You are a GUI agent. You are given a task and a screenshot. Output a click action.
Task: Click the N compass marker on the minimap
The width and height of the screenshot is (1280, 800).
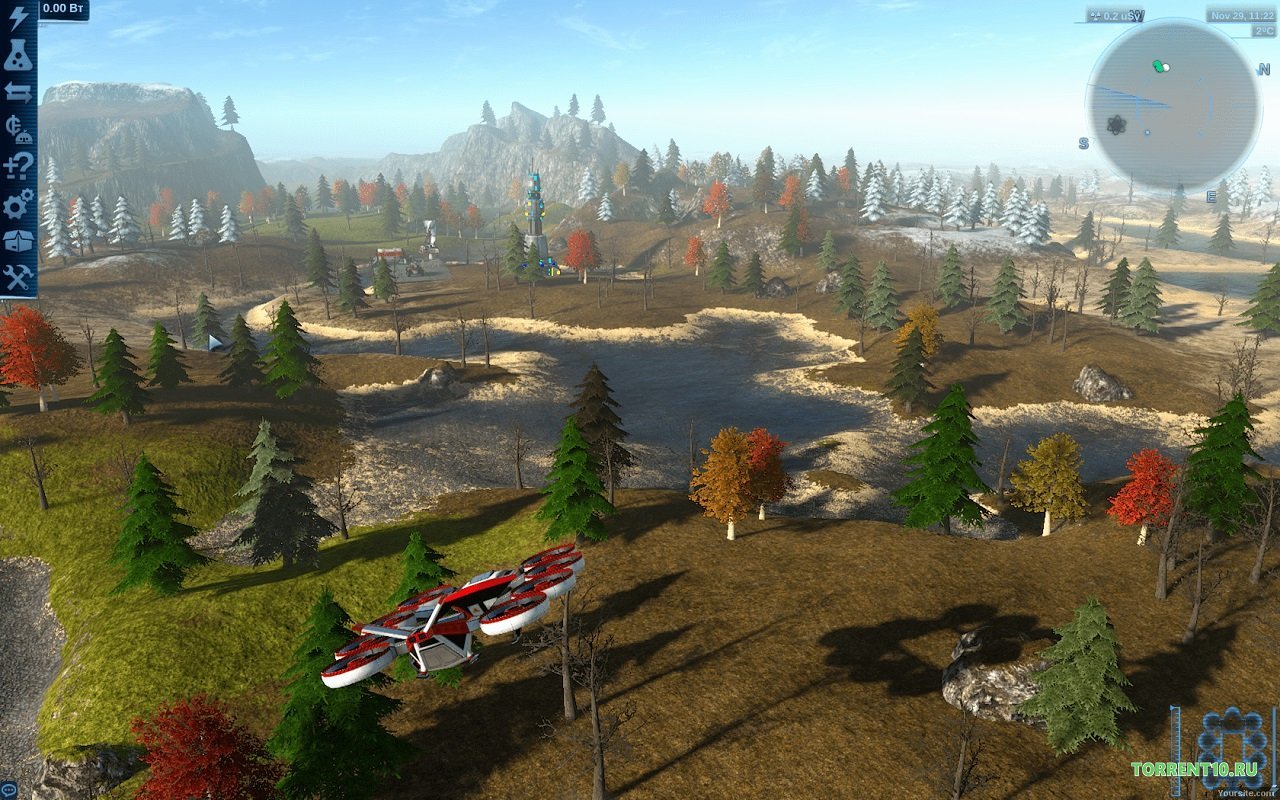[x=1263, y=70]
